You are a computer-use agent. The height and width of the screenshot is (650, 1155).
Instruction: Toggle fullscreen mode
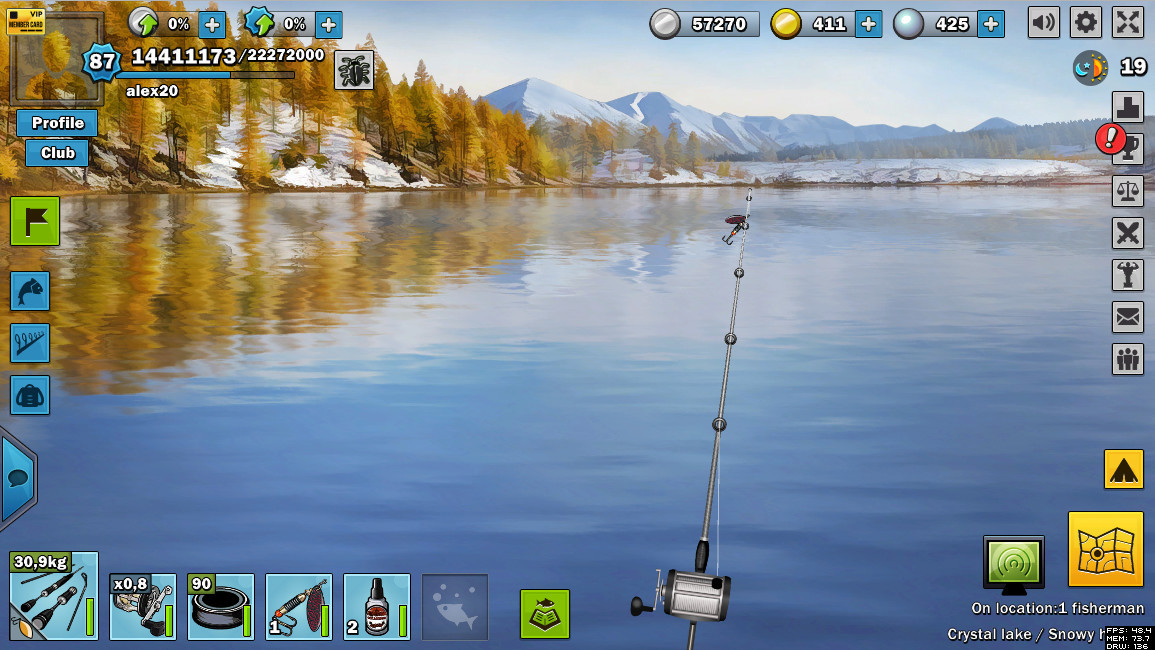coord(1127,22)
